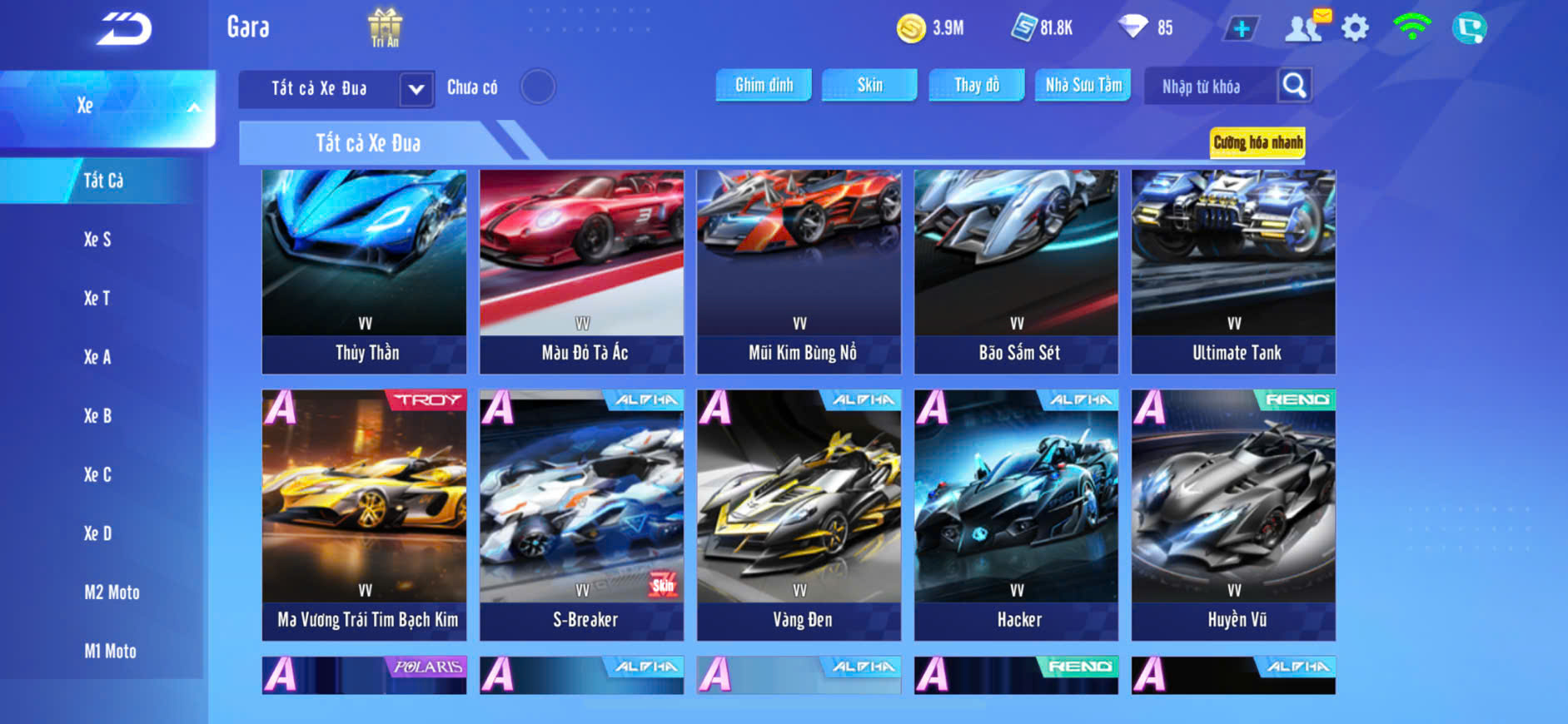Click the magnifying glass search button

click(1294, 86)
